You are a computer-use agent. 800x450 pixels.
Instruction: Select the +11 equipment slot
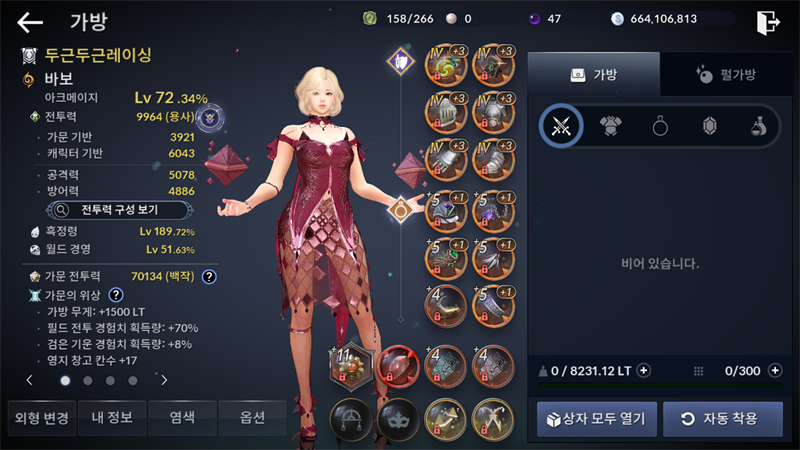click(350, 365)
